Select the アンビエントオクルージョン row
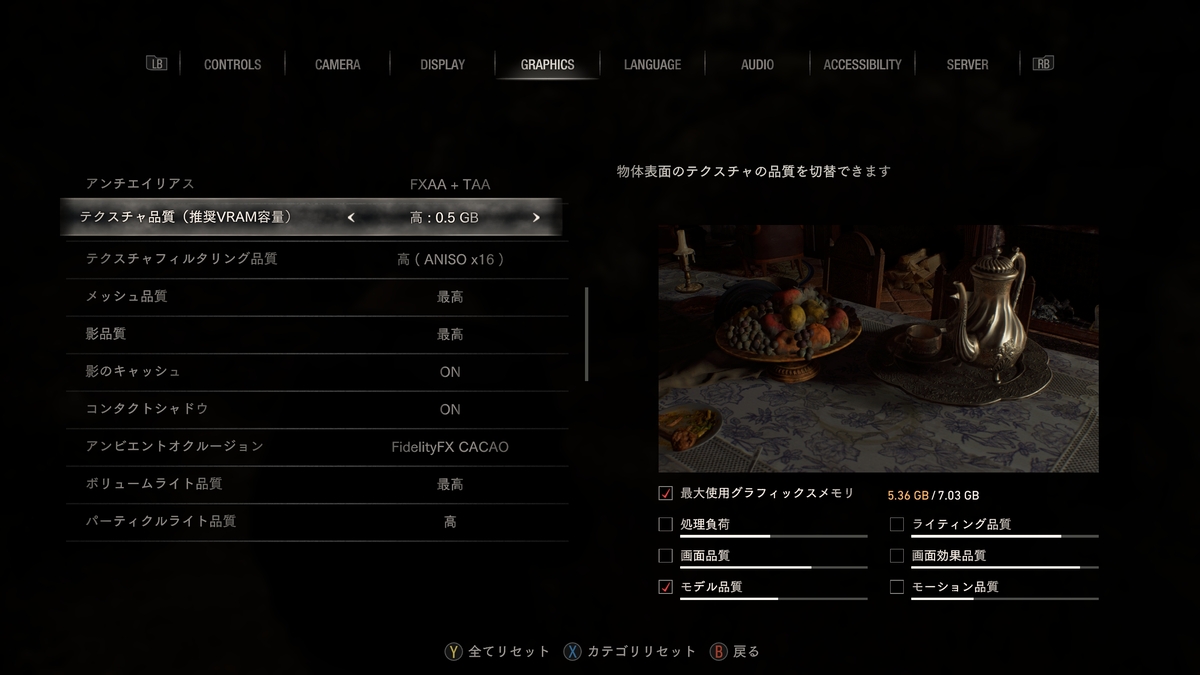Image resolution: width=1200 pixels, height=675 pixels. click(316, 447)
